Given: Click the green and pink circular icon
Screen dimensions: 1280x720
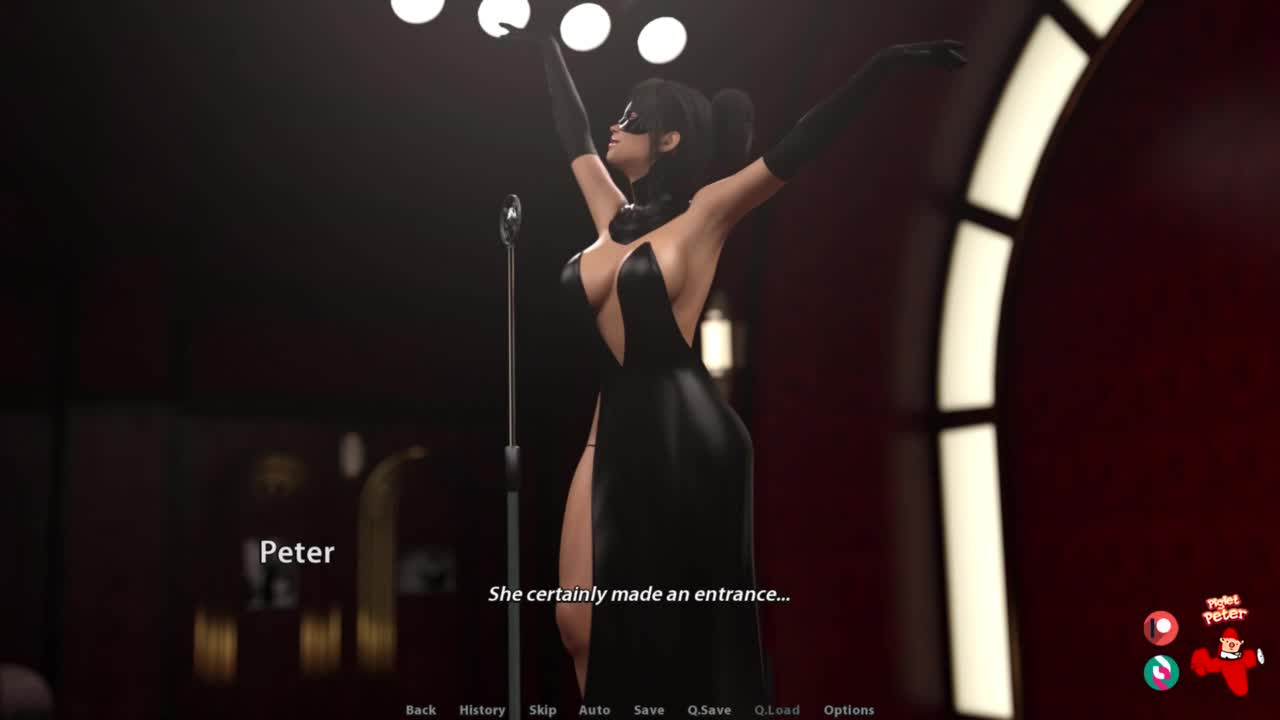Looking at the screenshot, I should pyautogui.click(x=1161, y=672).
